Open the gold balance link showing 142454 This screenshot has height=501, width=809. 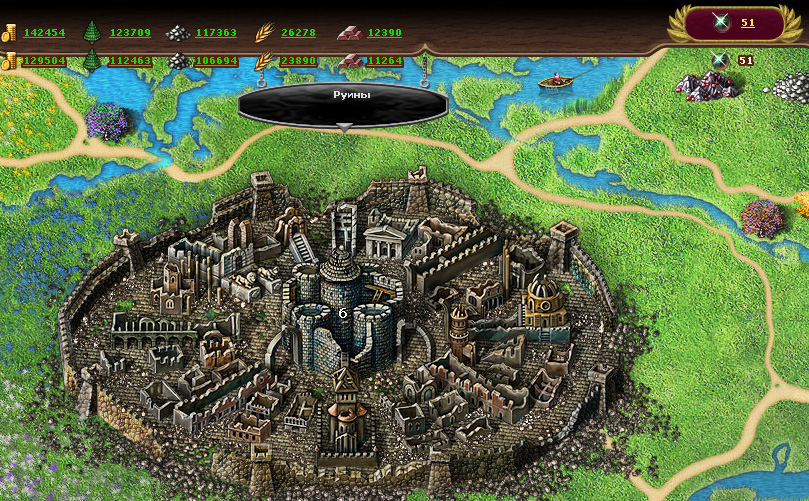tap(44, 33)
